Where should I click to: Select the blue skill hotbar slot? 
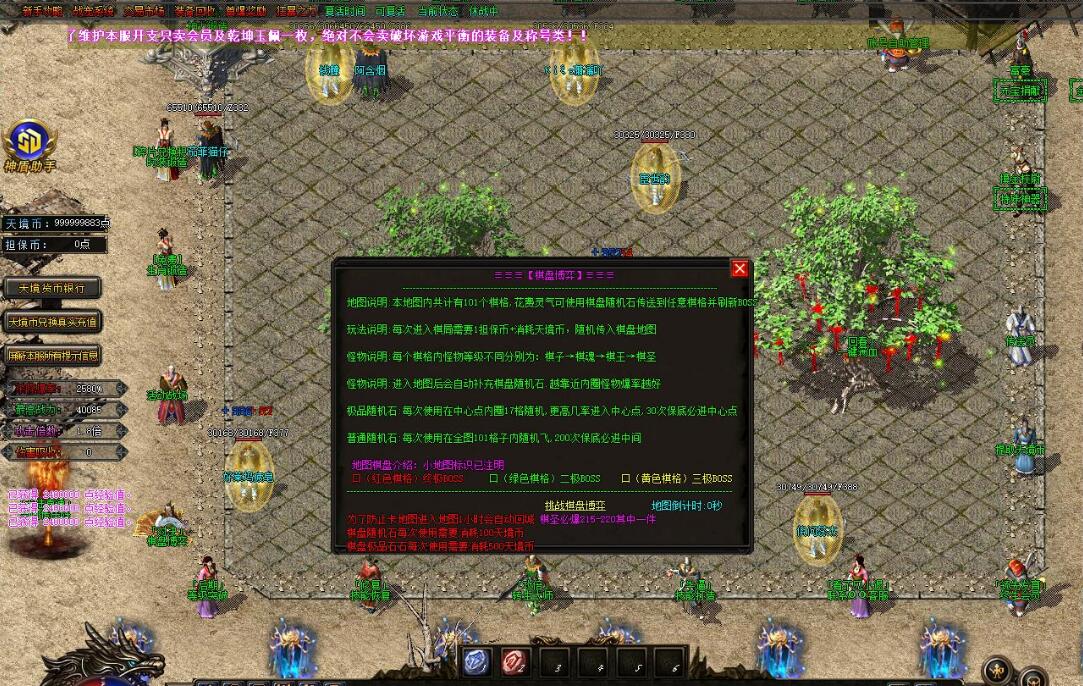tap(477, 661)
